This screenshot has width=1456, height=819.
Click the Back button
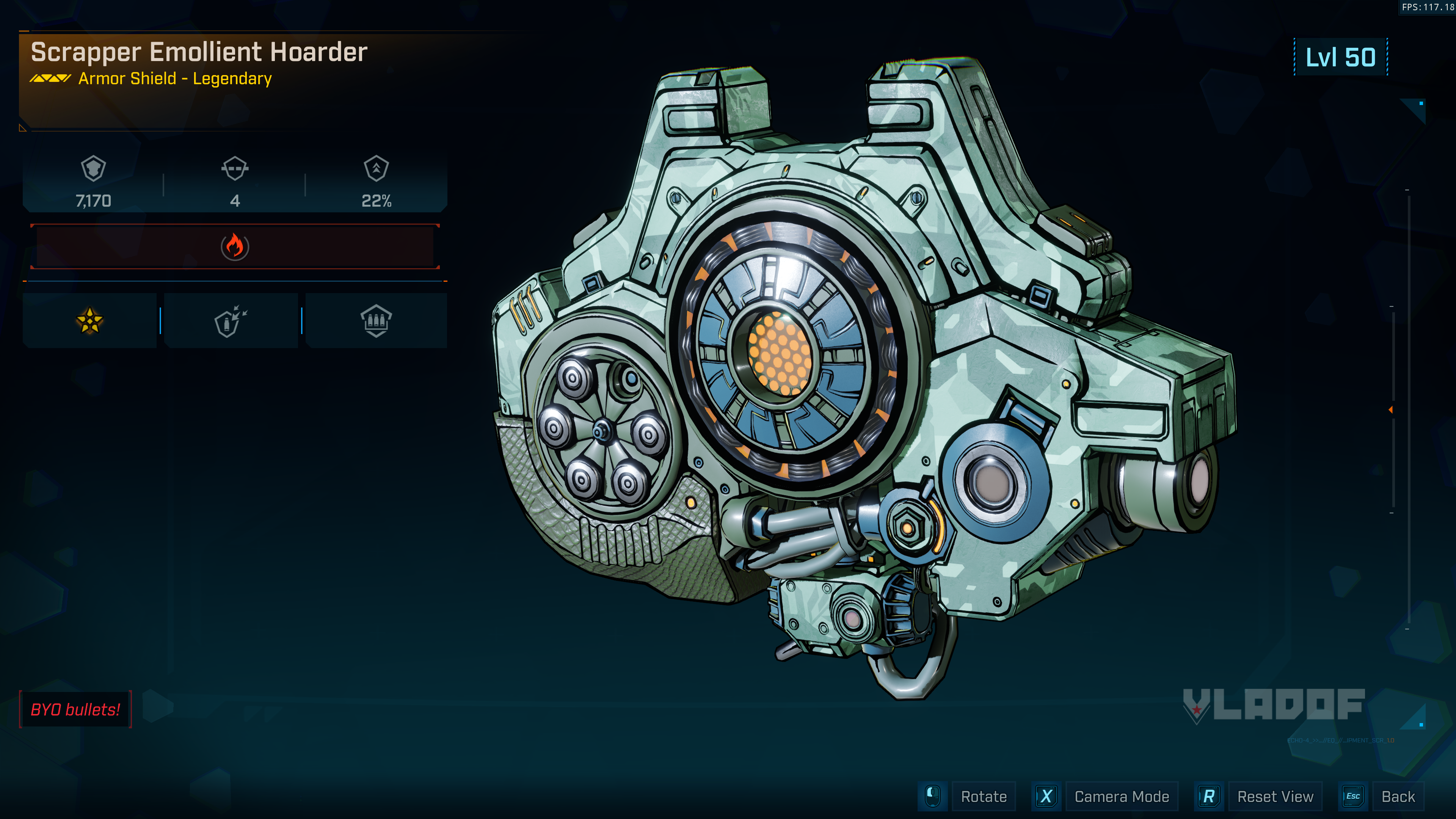[1398, 796]
